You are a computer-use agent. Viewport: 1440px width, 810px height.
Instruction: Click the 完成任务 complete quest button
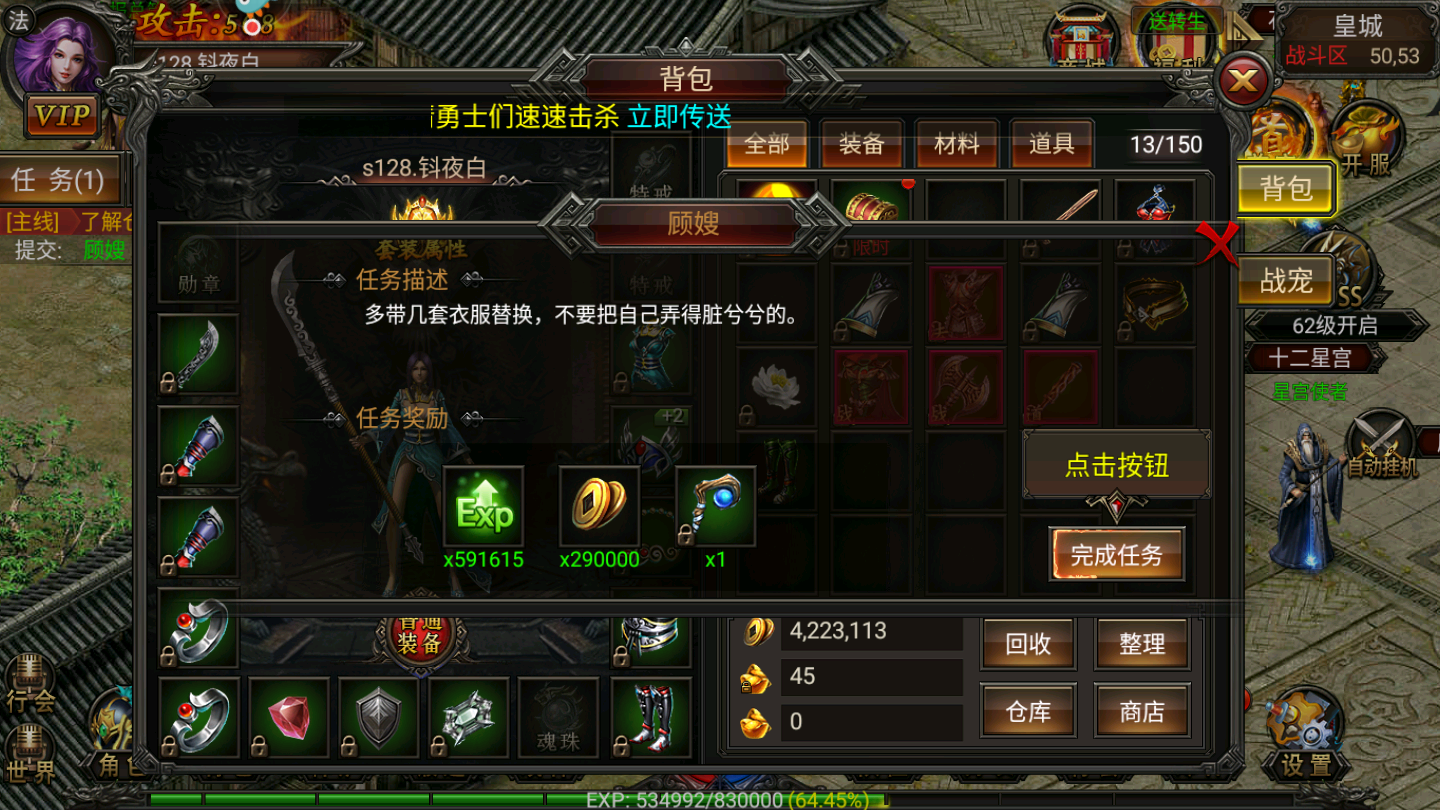[x=1117, y=555]
